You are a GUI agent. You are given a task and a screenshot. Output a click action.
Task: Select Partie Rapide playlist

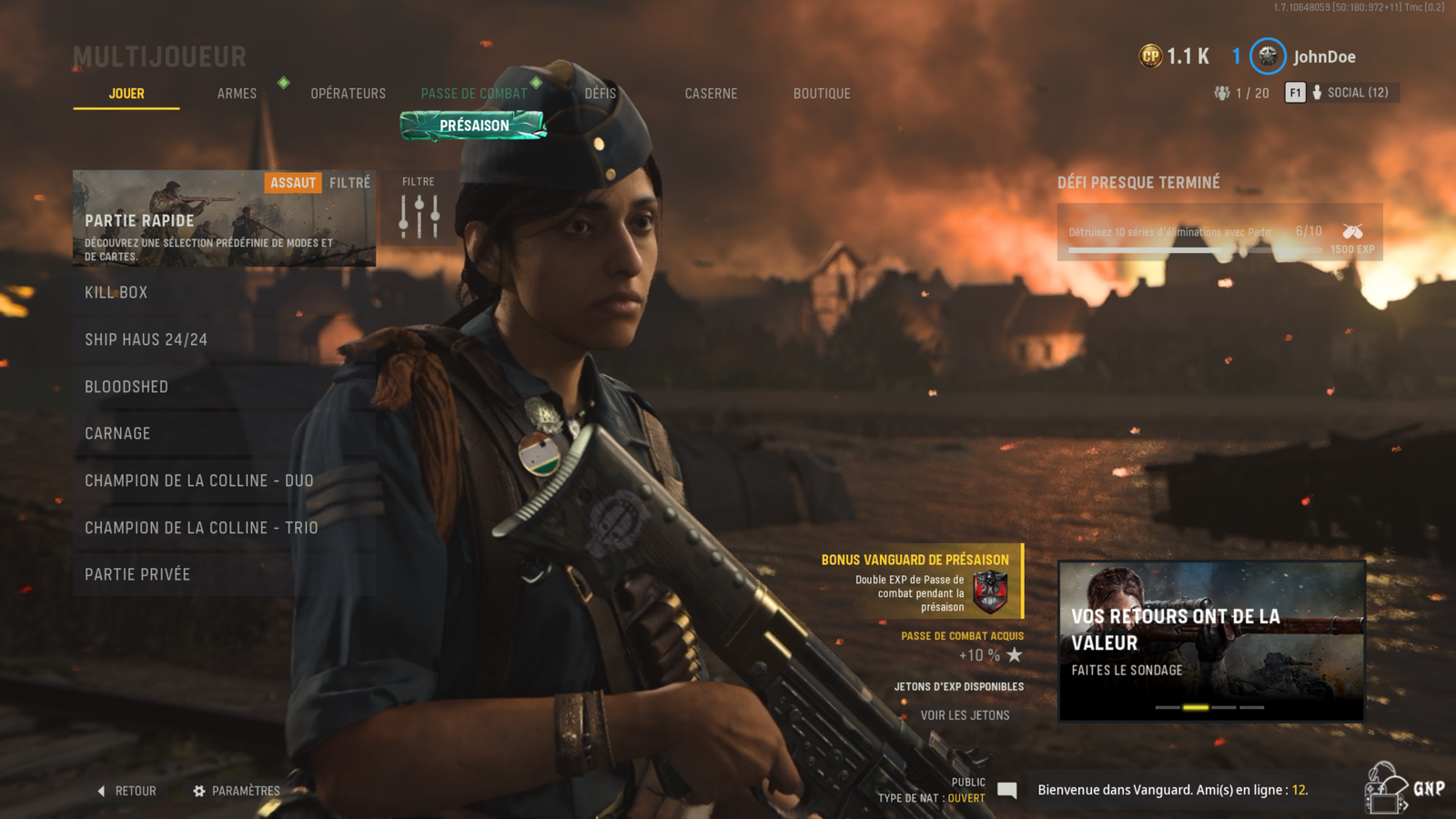(x=224, y=218)
